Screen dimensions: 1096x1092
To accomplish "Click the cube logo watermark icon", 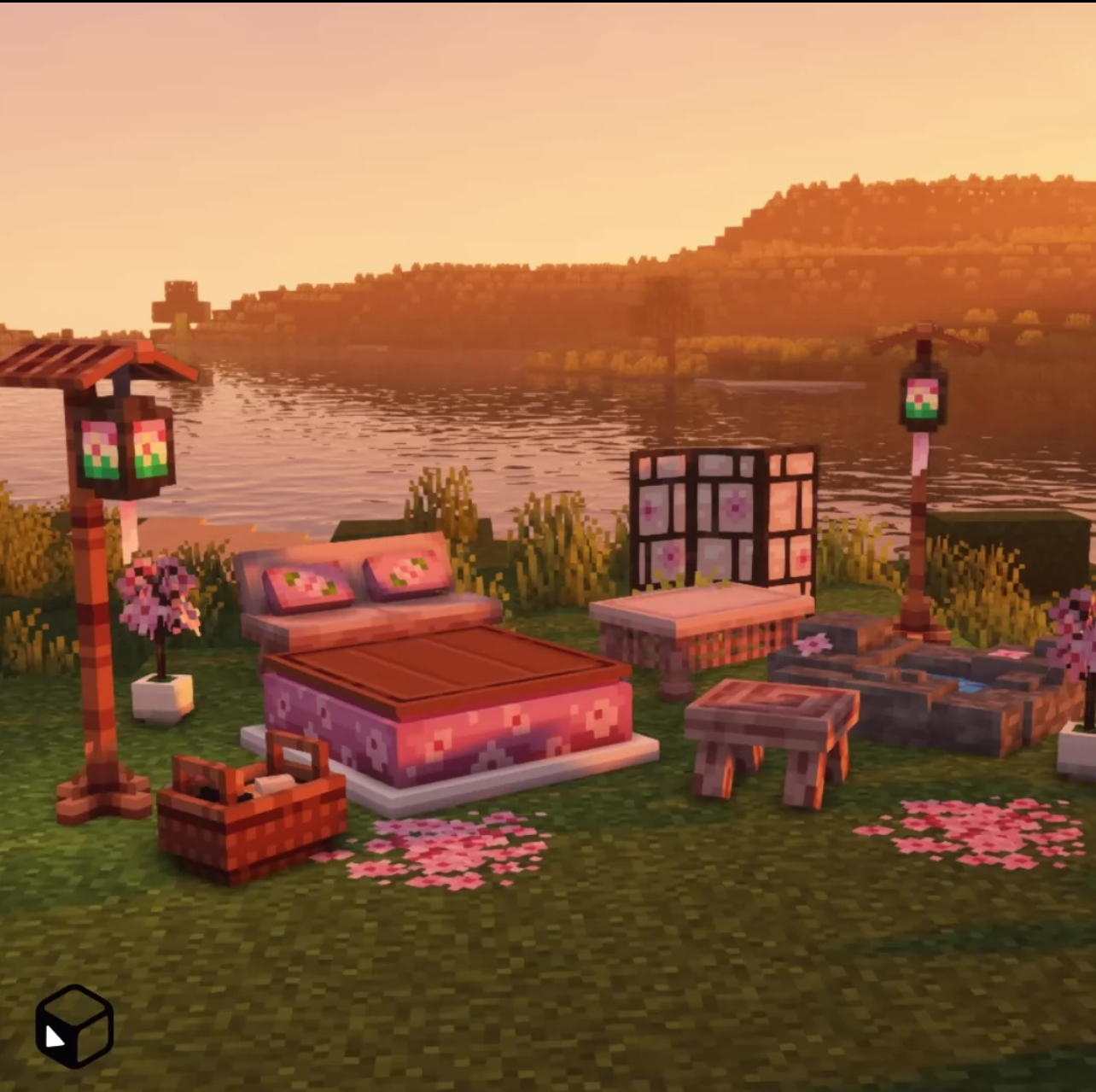I will [x=74, y=1025].
